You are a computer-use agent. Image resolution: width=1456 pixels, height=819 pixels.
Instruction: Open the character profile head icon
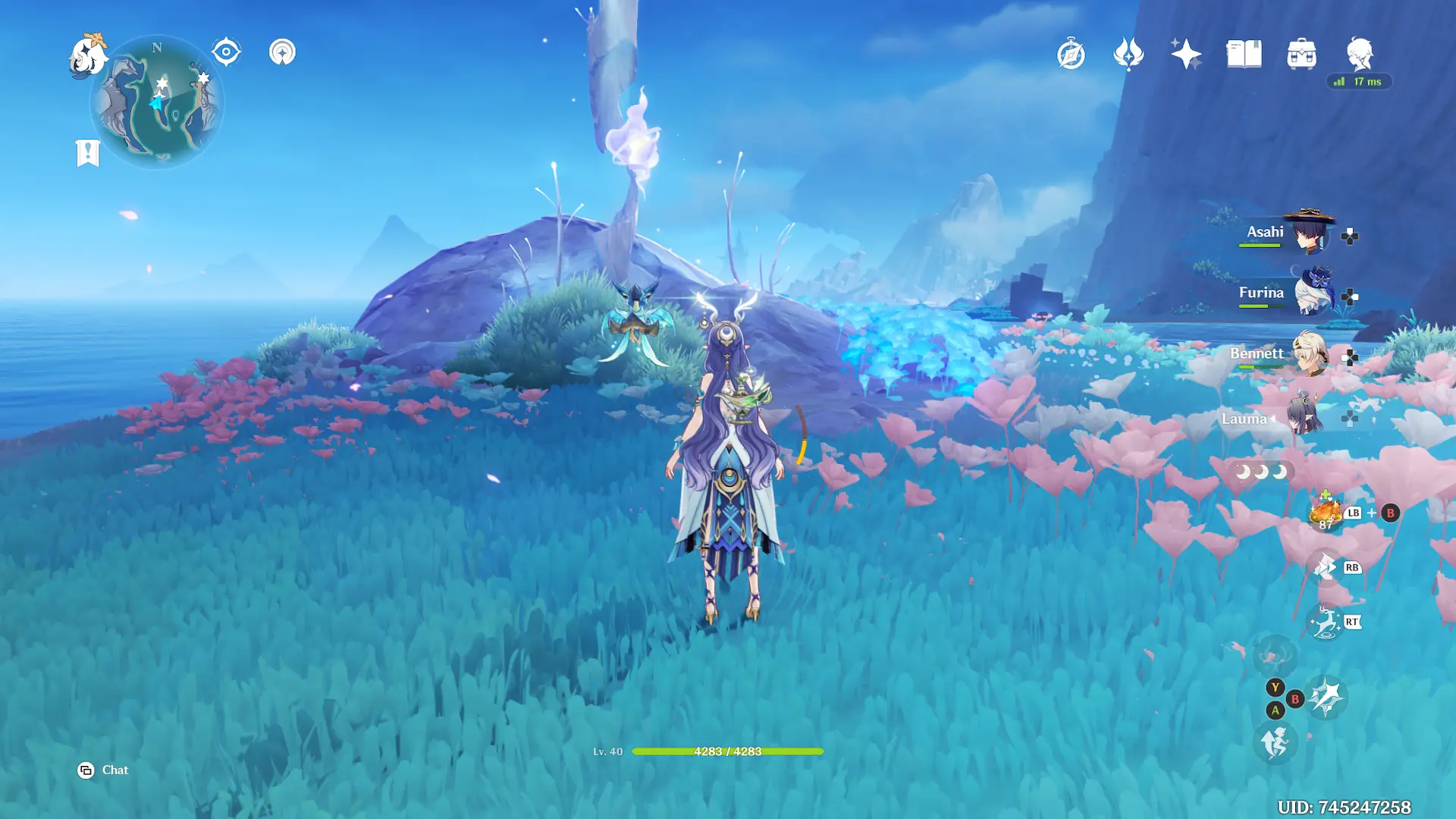1360,55
